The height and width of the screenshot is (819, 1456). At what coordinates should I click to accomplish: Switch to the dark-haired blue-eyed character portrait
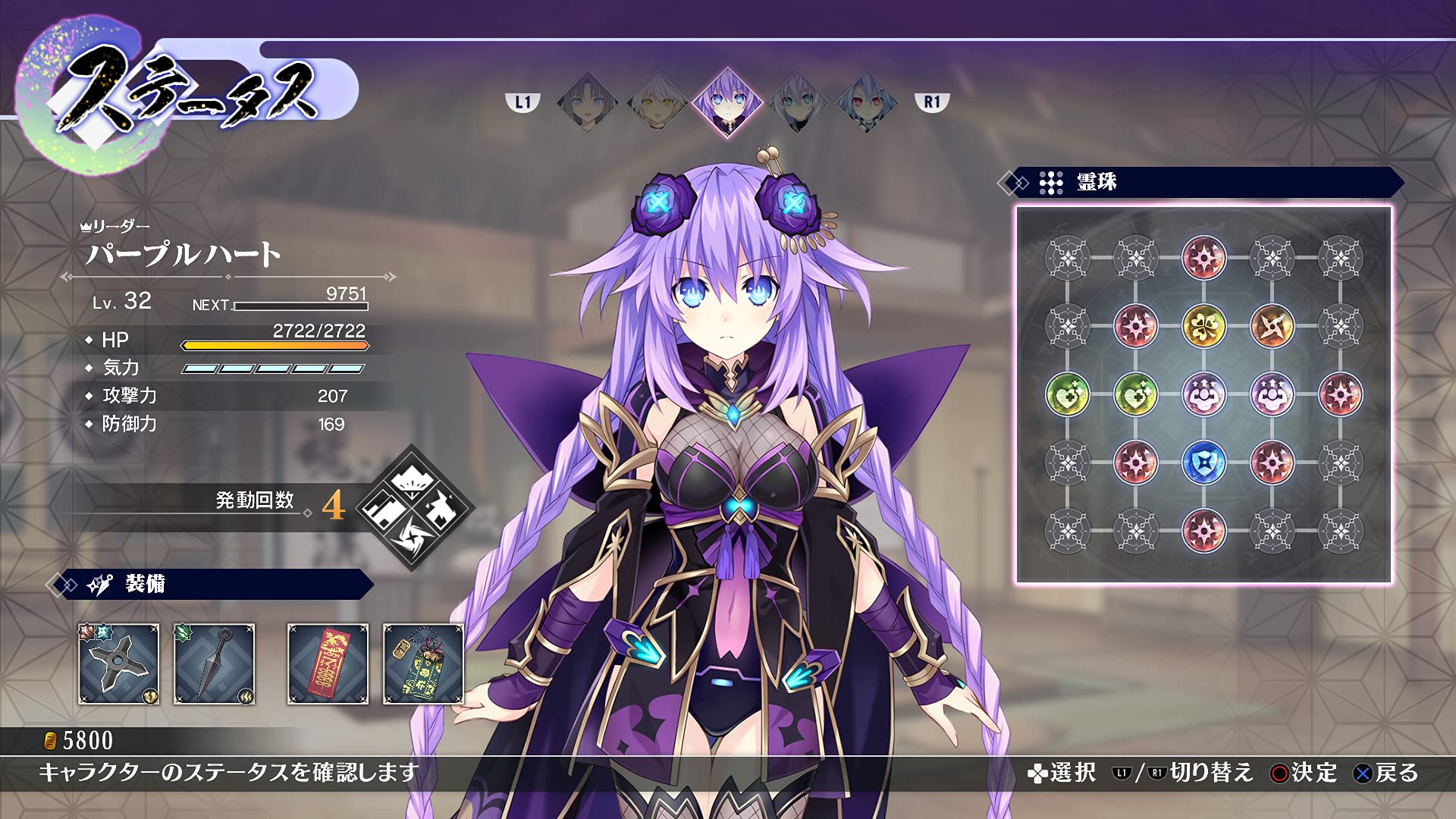tap(587, 102)
